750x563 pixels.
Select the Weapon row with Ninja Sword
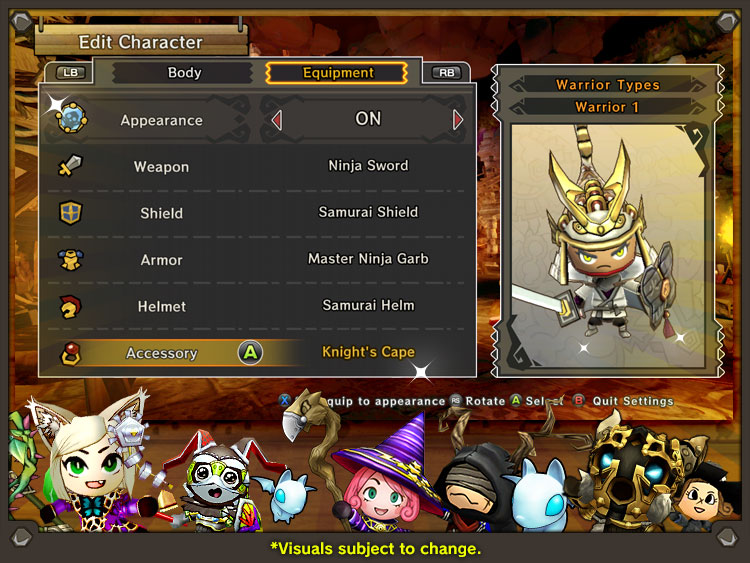point(257,167)
